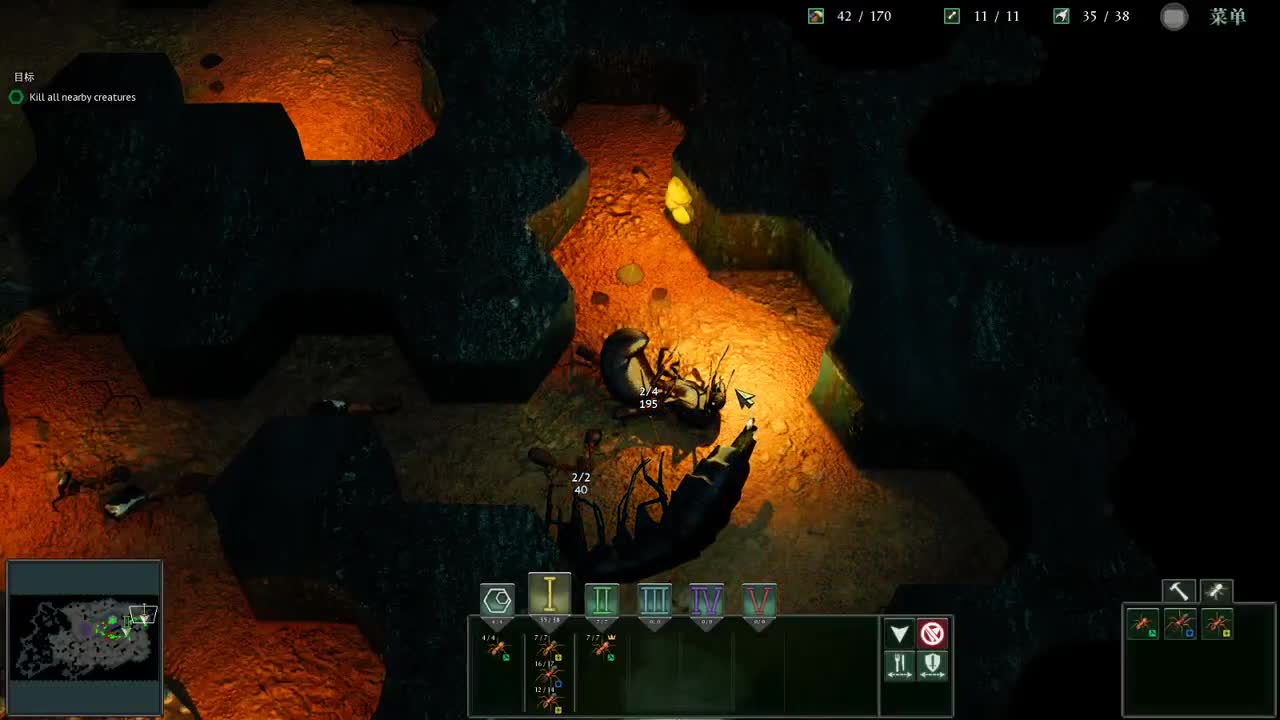Select purple pheromone group IV

point(707,600)
